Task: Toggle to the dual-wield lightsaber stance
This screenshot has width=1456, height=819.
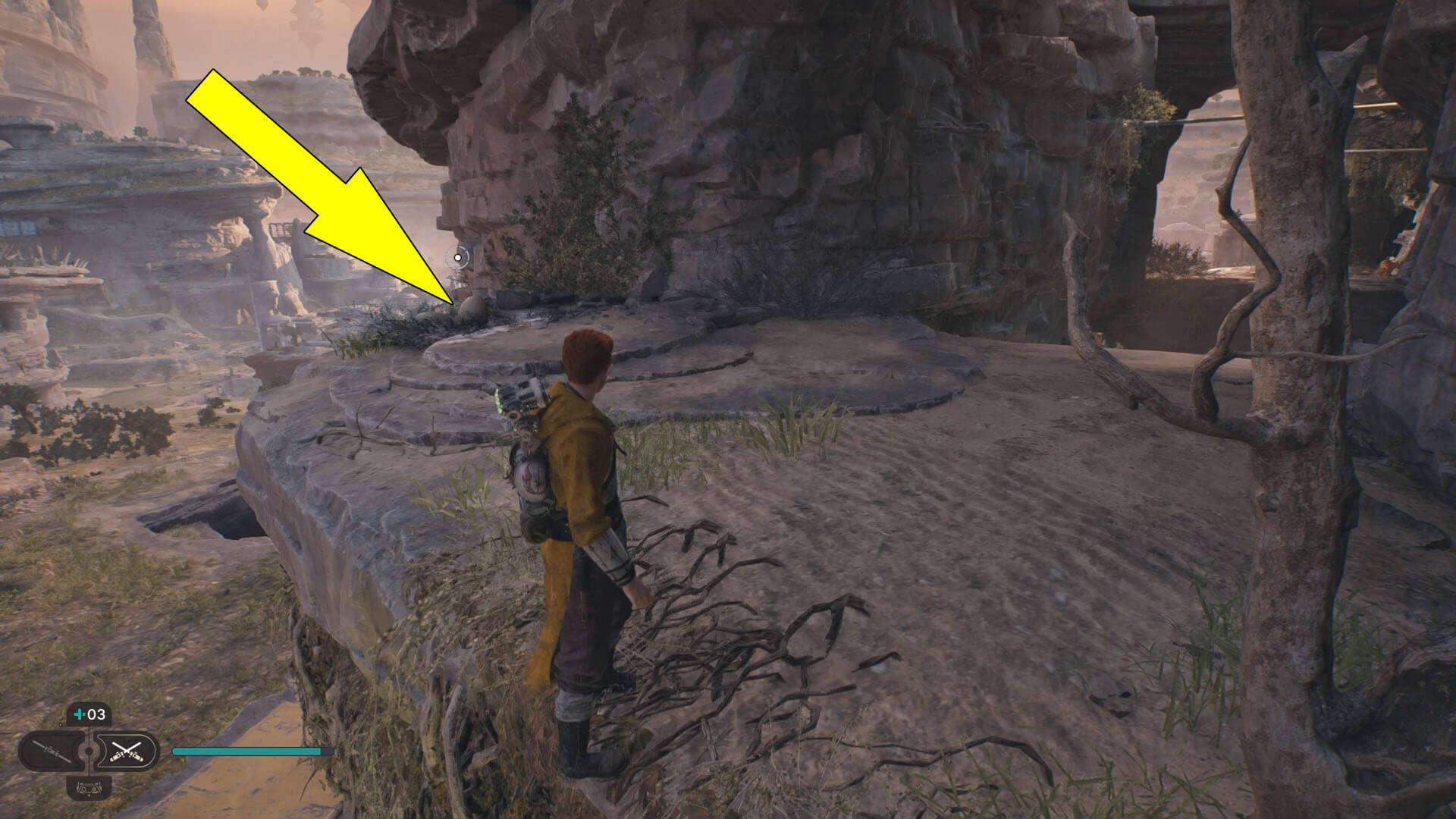Action: 127,752
